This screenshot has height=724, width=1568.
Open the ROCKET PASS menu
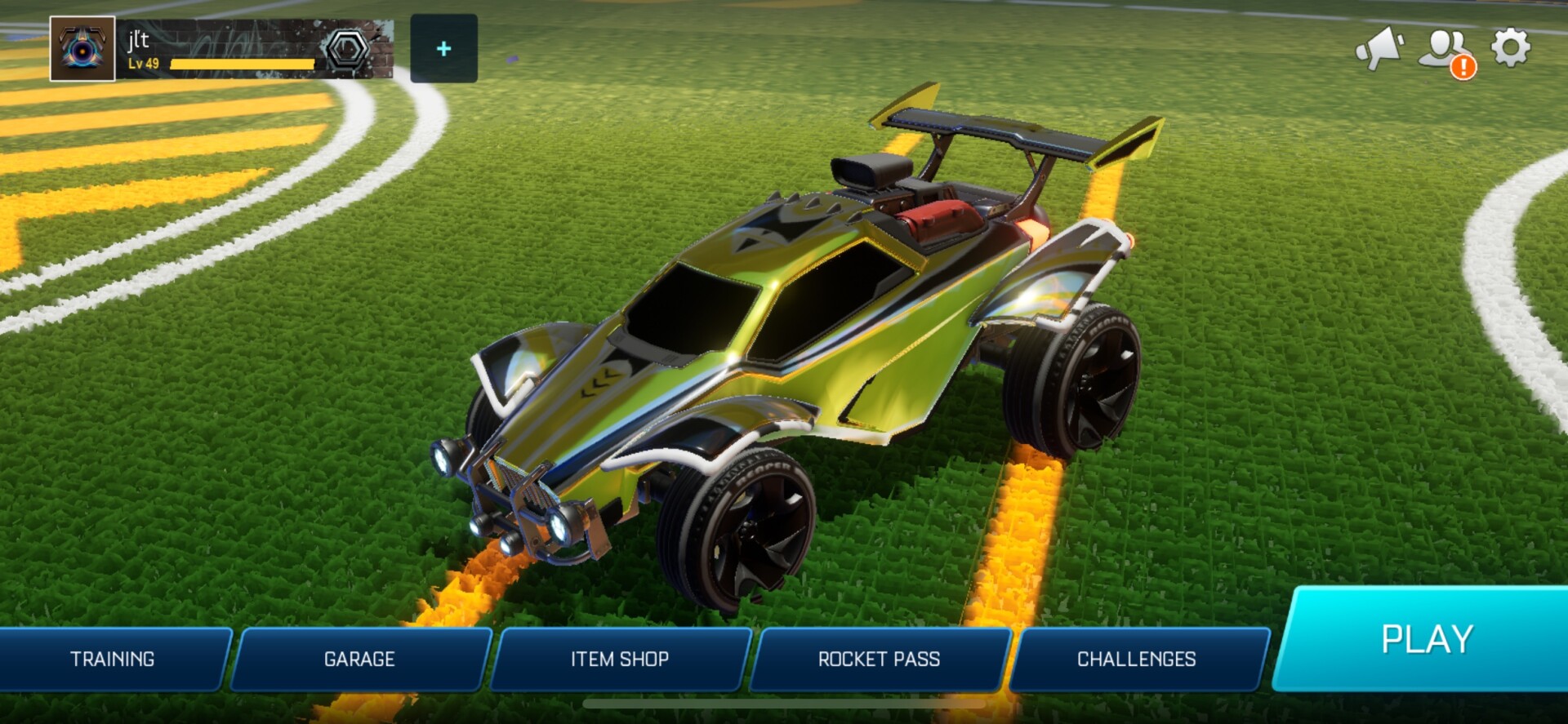(x=879, y=659)
